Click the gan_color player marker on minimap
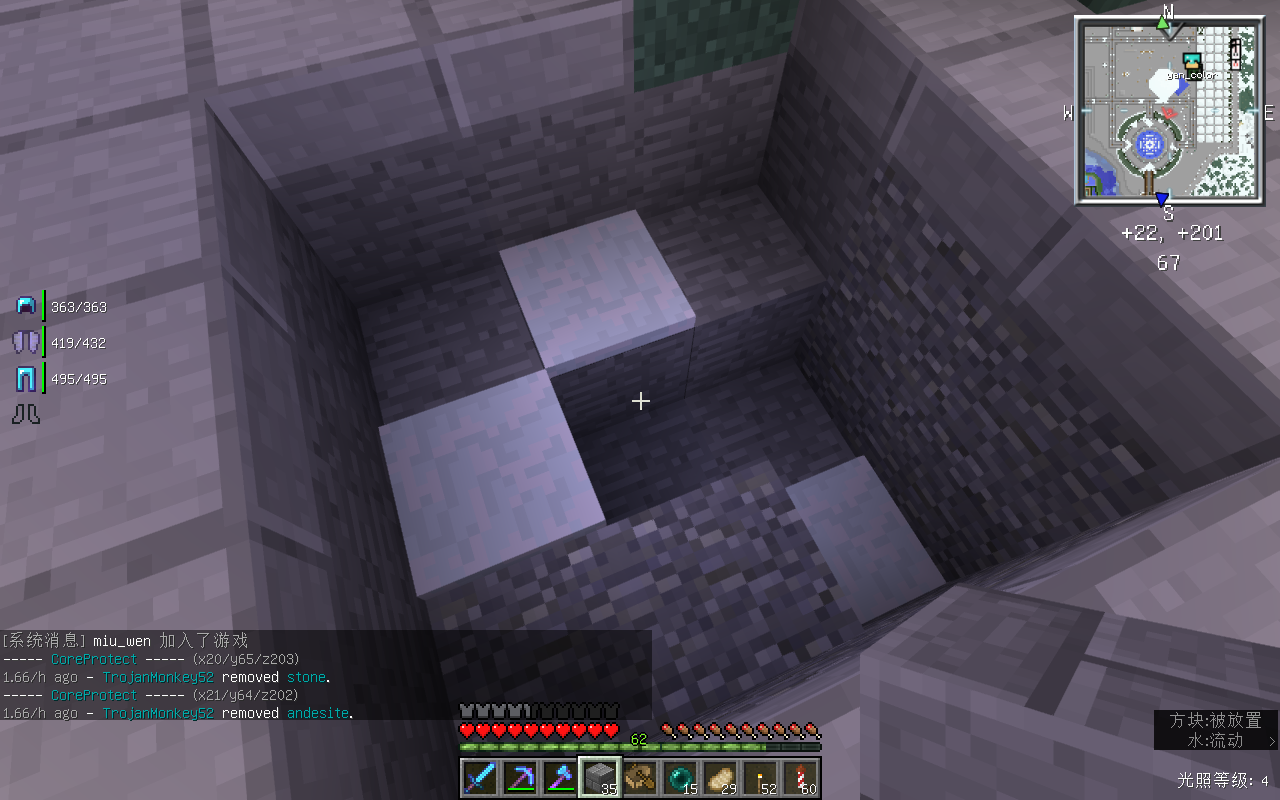1280x800 pixels. (x=1190, y=63)
